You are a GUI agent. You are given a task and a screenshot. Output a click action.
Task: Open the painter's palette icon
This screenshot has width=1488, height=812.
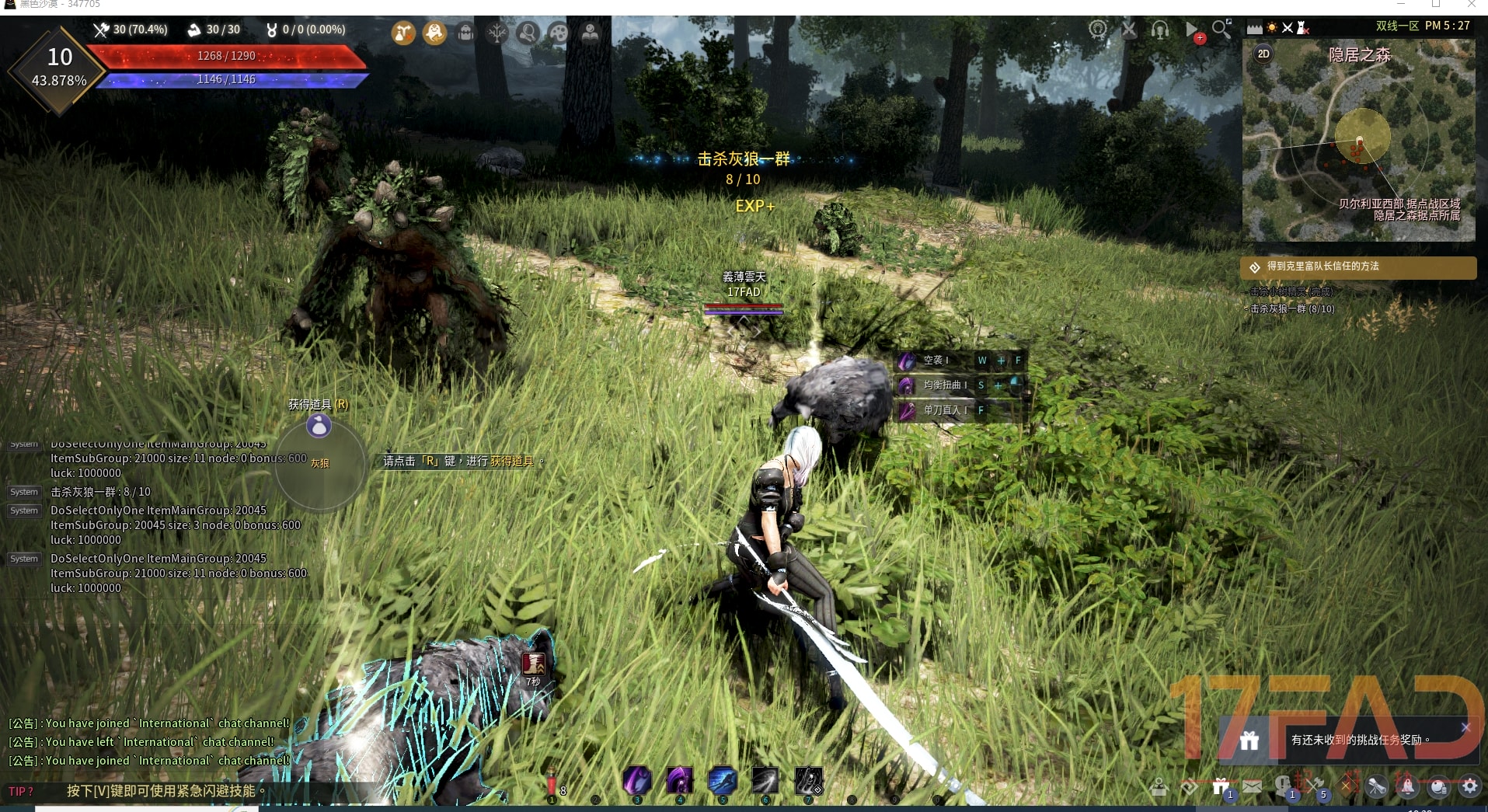point(559,33)
